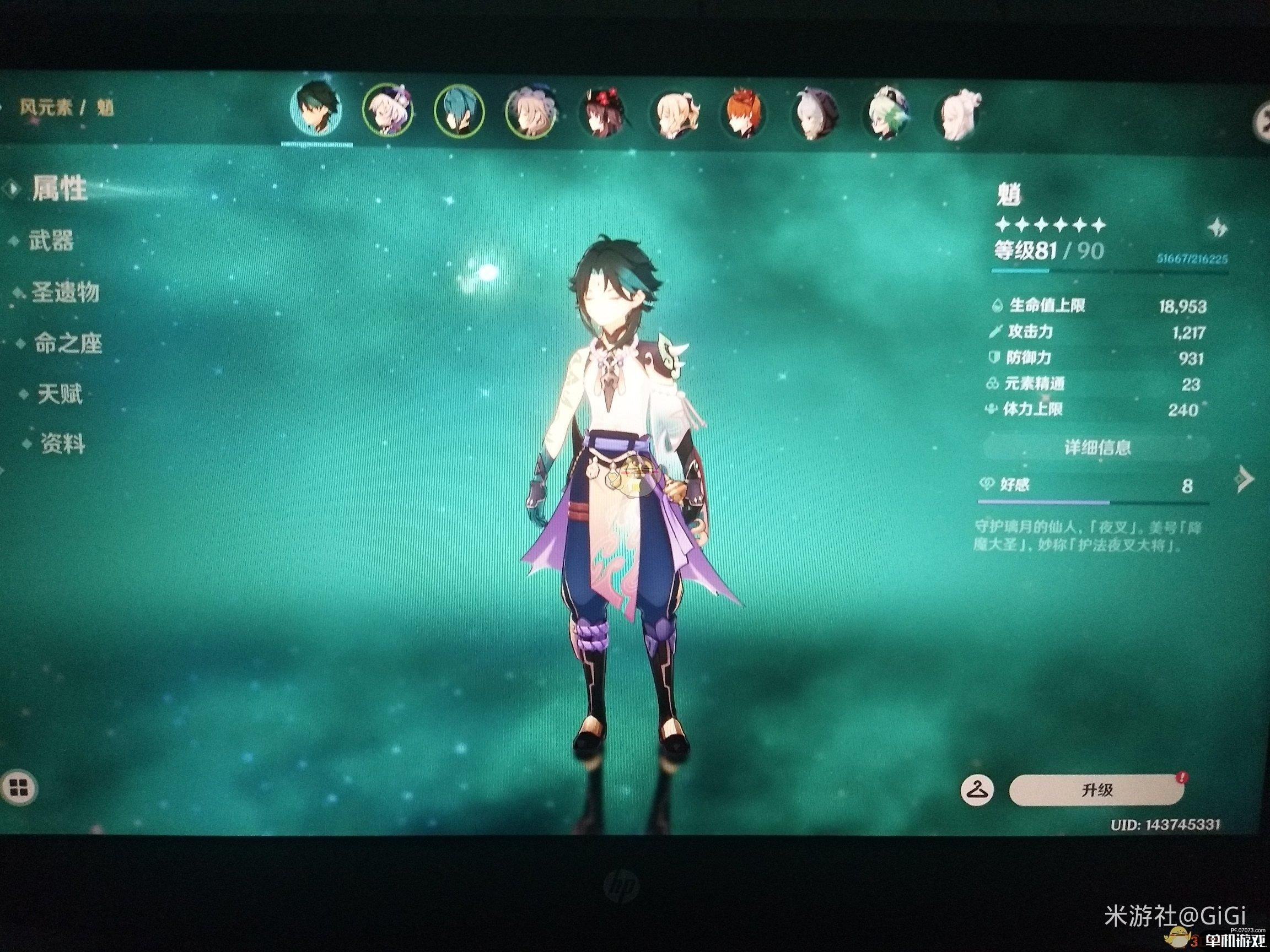This screenshot has width=1270, height=952.
Task: Click the 升级 (Level Up) button
Action: [1096, 790]
